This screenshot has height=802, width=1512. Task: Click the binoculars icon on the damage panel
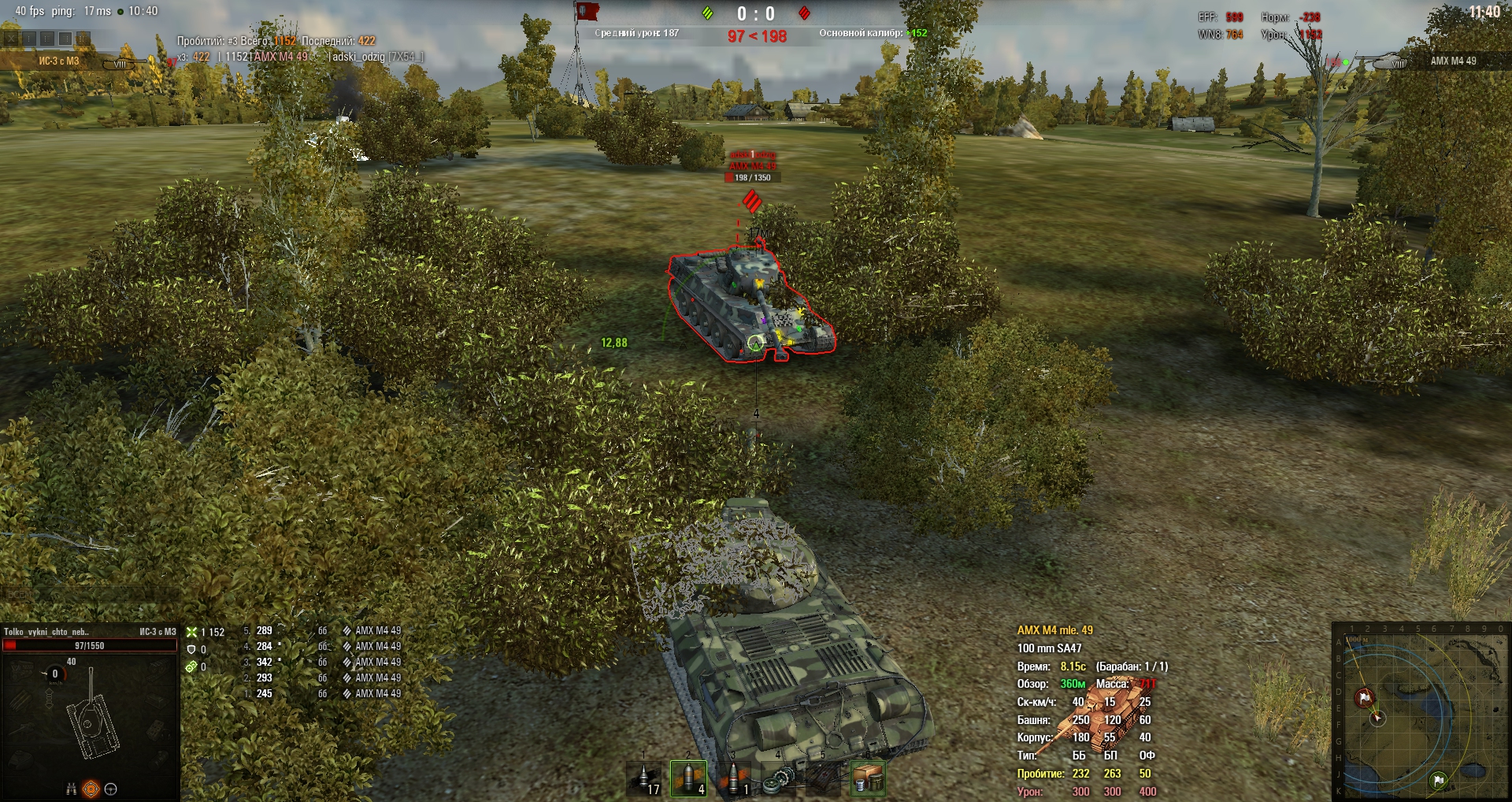tap(71, 789)
